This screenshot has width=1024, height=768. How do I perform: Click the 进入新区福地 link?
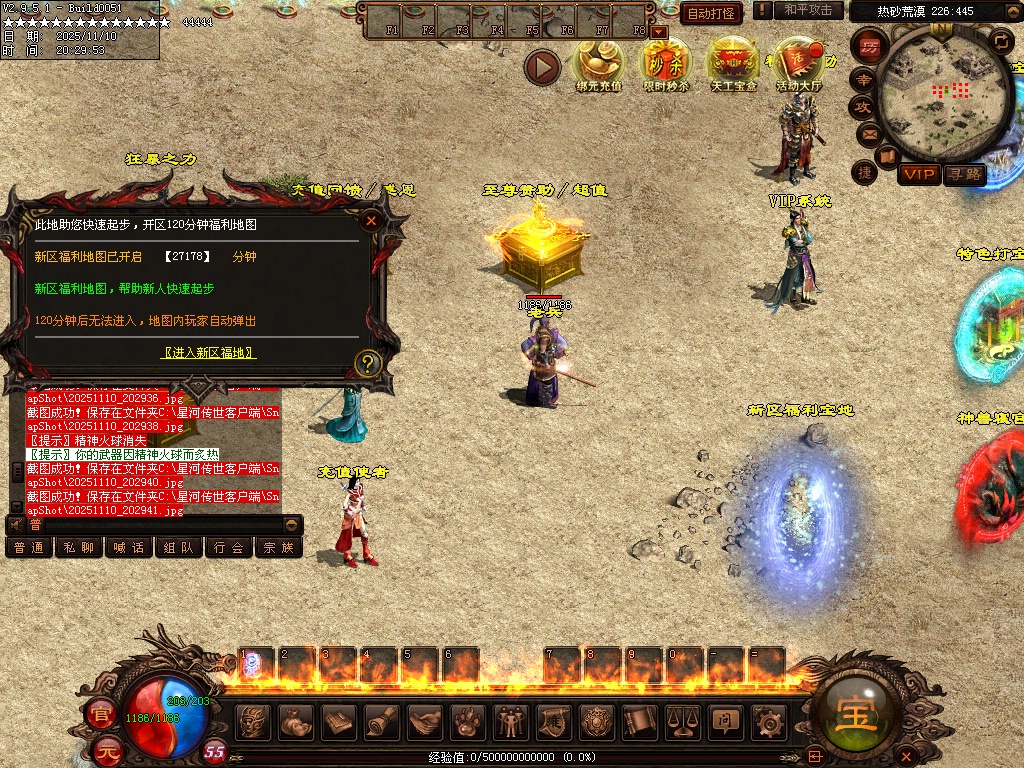point(209,353)
